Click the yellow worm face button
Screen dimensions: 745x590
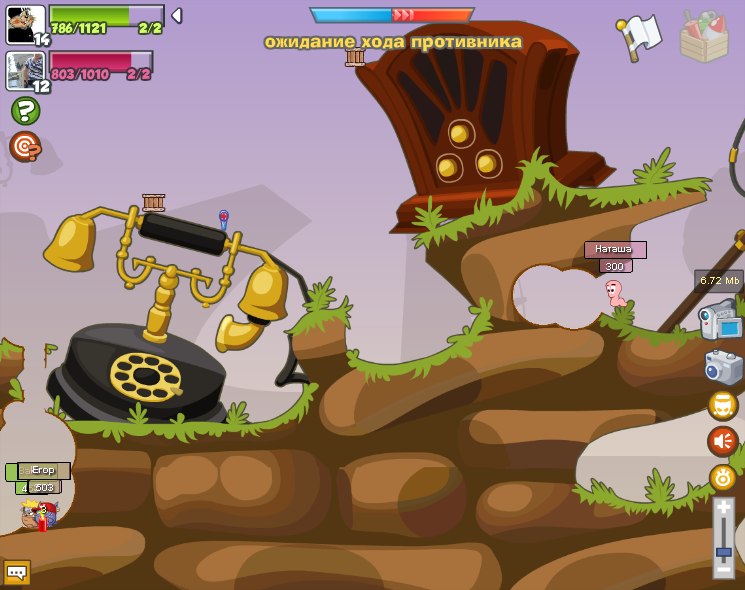click(x=723, y=405)
